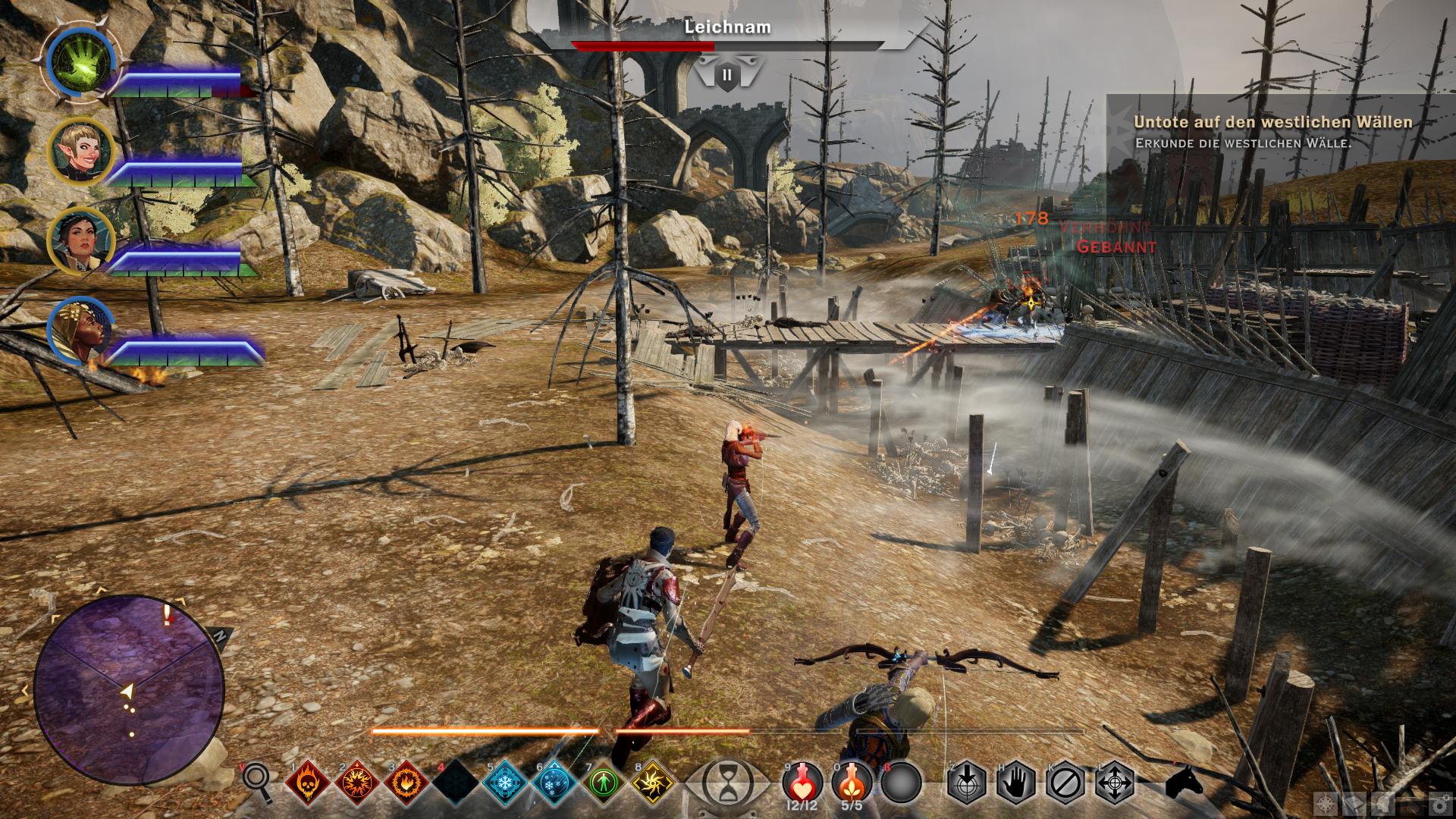The height and width of the screenshot is (819, 1456).
Task: Activate the flaming skull fire ability
Action: click(309, 782)
